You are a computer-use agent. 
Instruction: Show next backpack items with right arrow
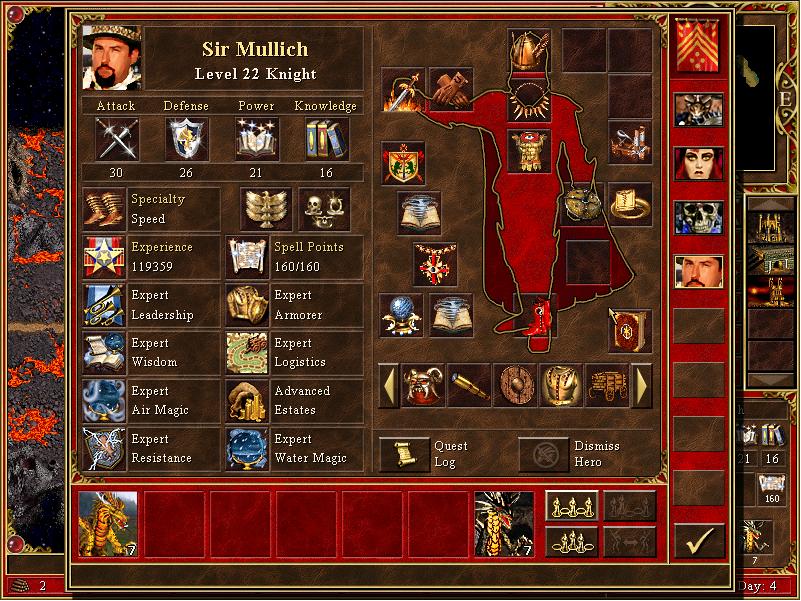coord(642,385)
